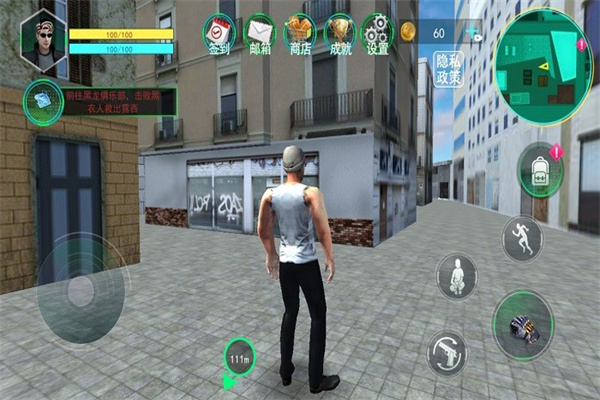Tap the plus button to add coins

click(471, 32)
